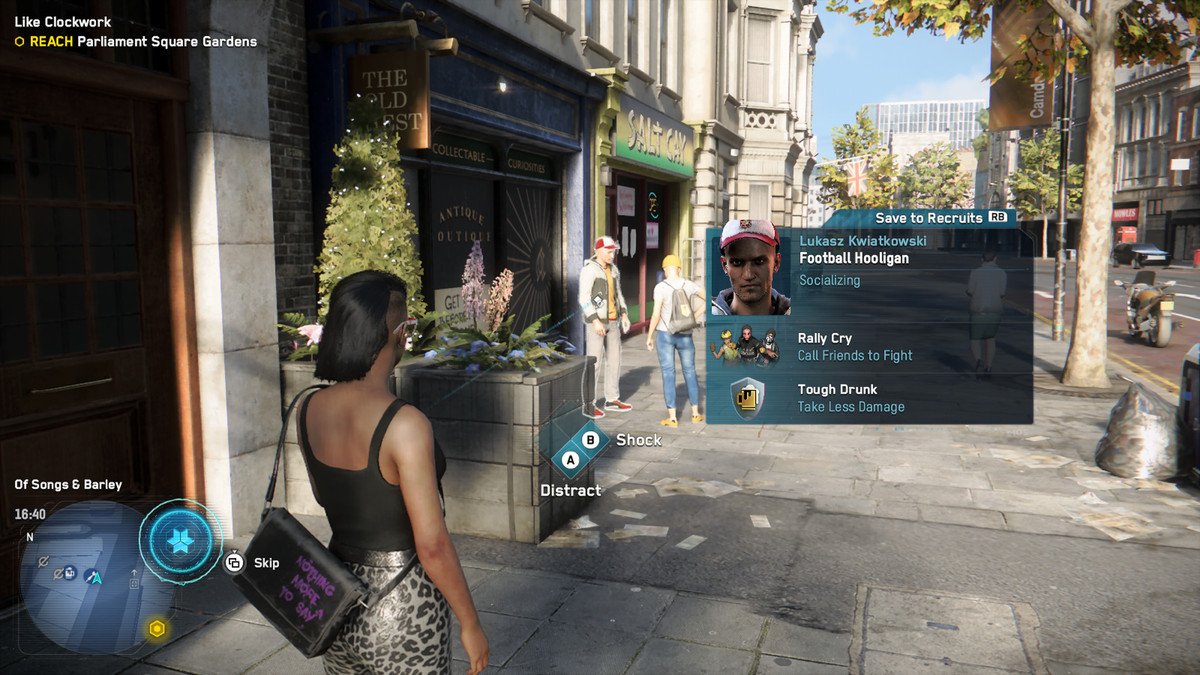This screenshot has width=1200, height=675.
Task: Select Lukasz Kwiatkowski's portrait
Action: pos(750,267)
